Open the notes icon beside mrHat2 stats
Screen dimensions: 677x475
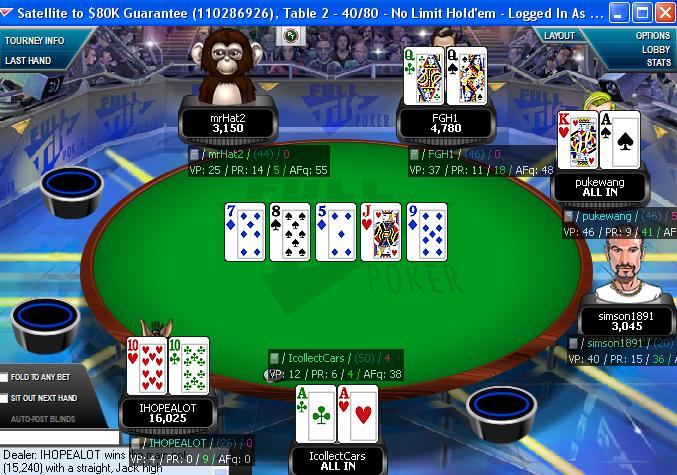[194, 155]
